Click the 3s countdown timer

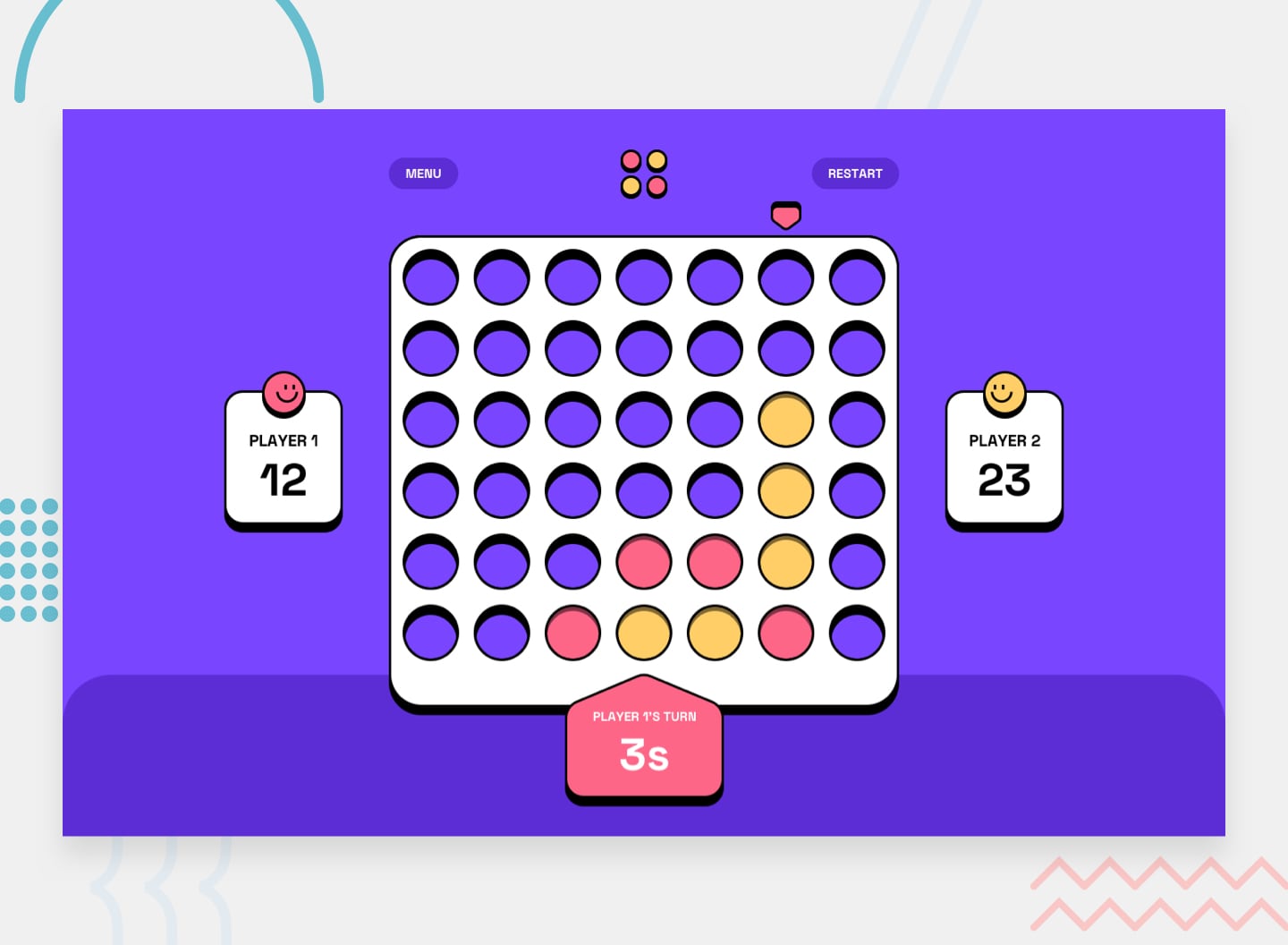(x=643, y=754)
